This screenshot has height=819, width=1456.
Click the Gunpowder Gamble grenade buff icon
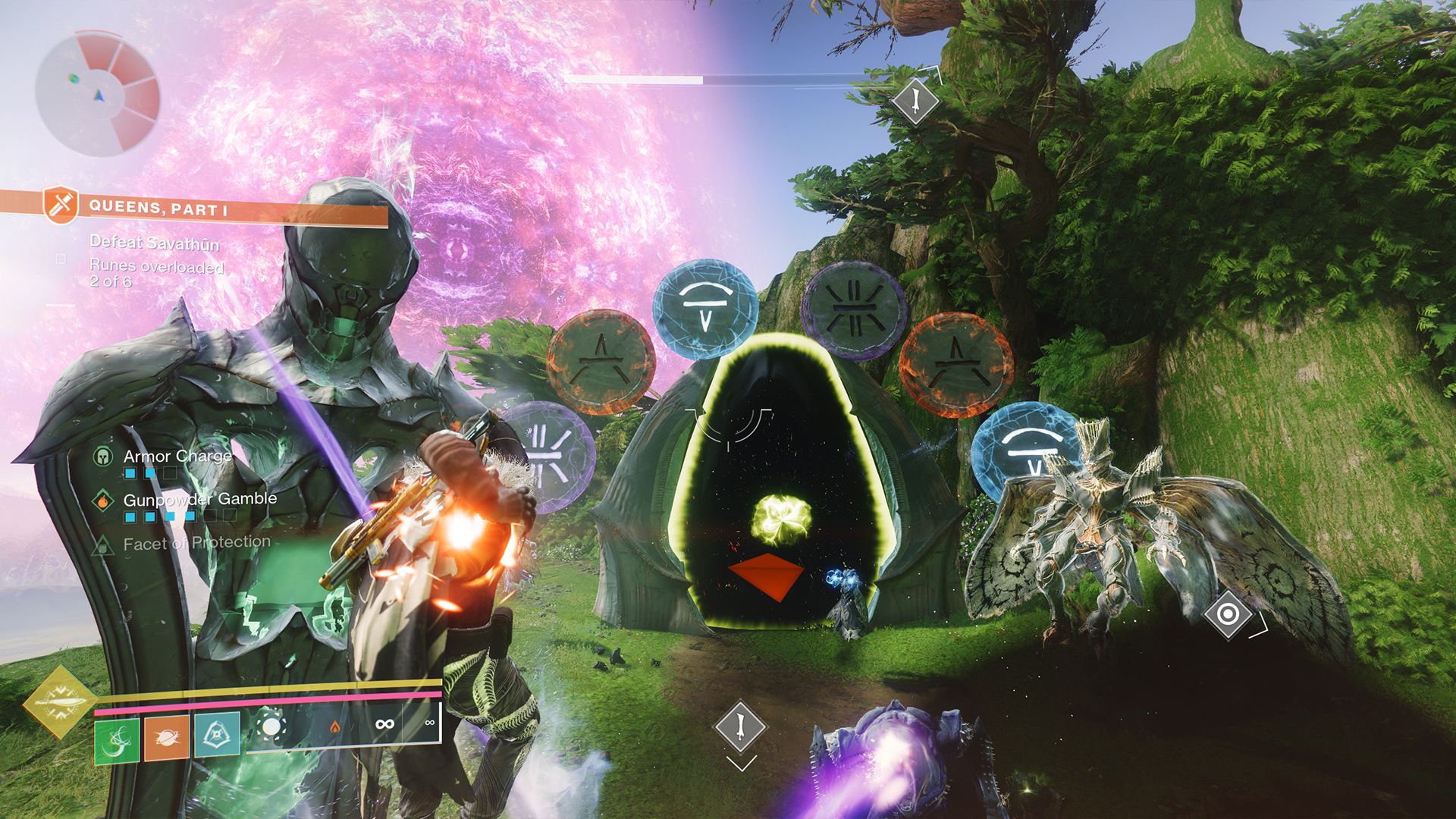[102, 500]
